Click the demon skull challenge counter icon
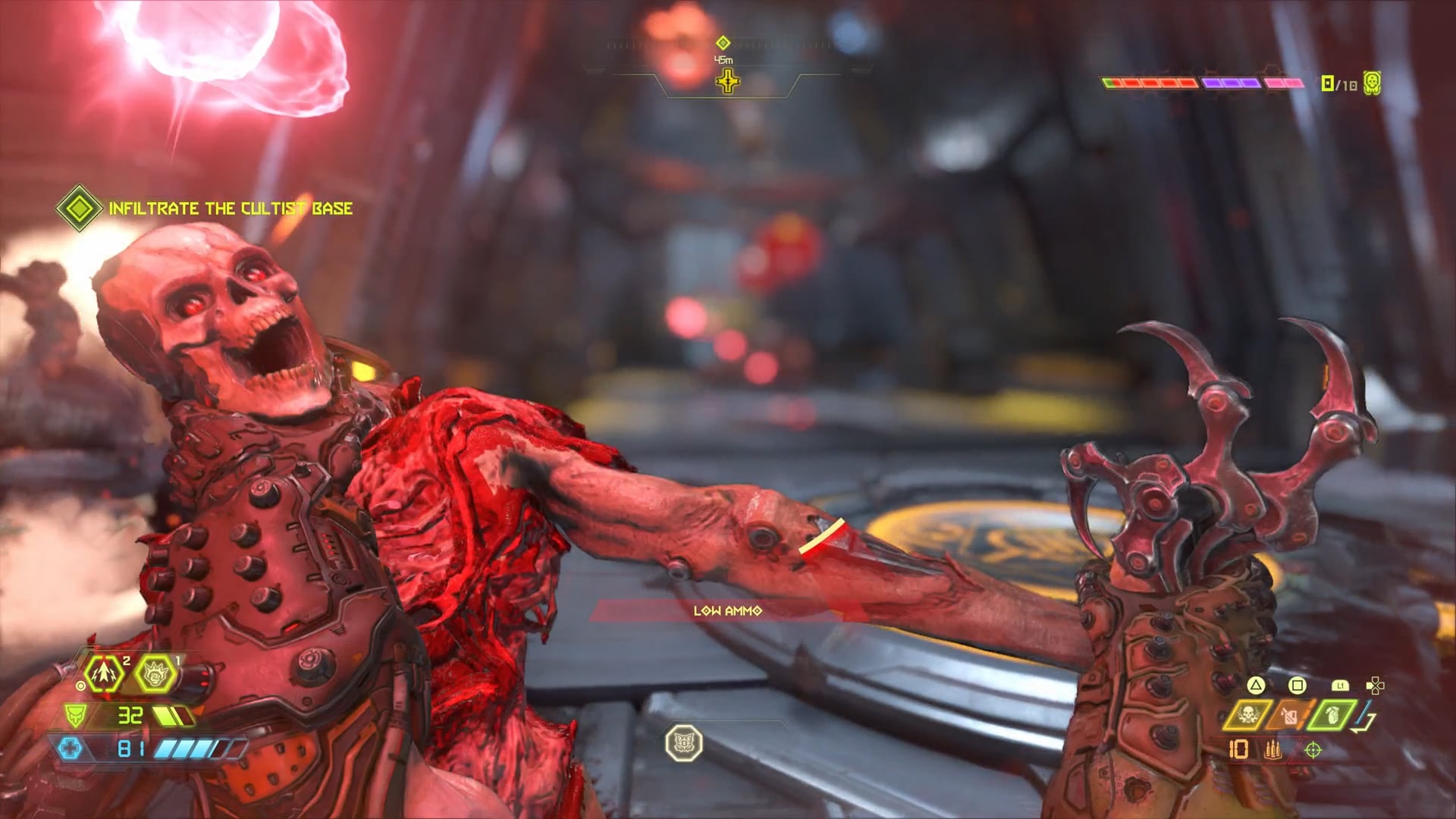The image size is (1456, 819). tap(1372, 83)
